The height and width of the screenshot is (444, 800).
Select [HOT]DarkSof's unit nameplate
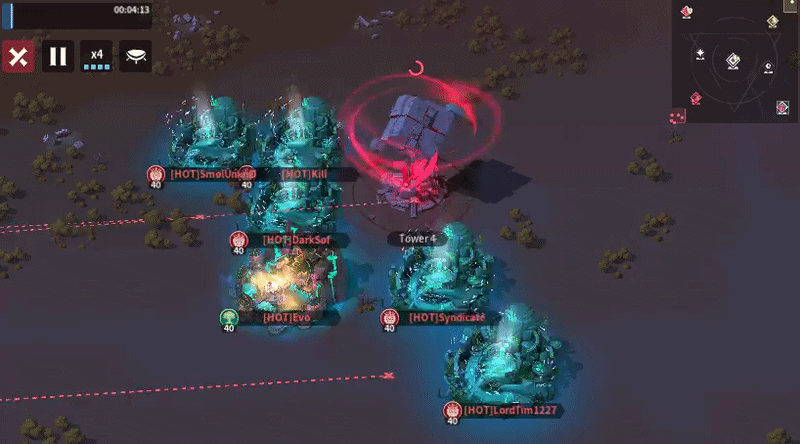(x=291, y=240)
